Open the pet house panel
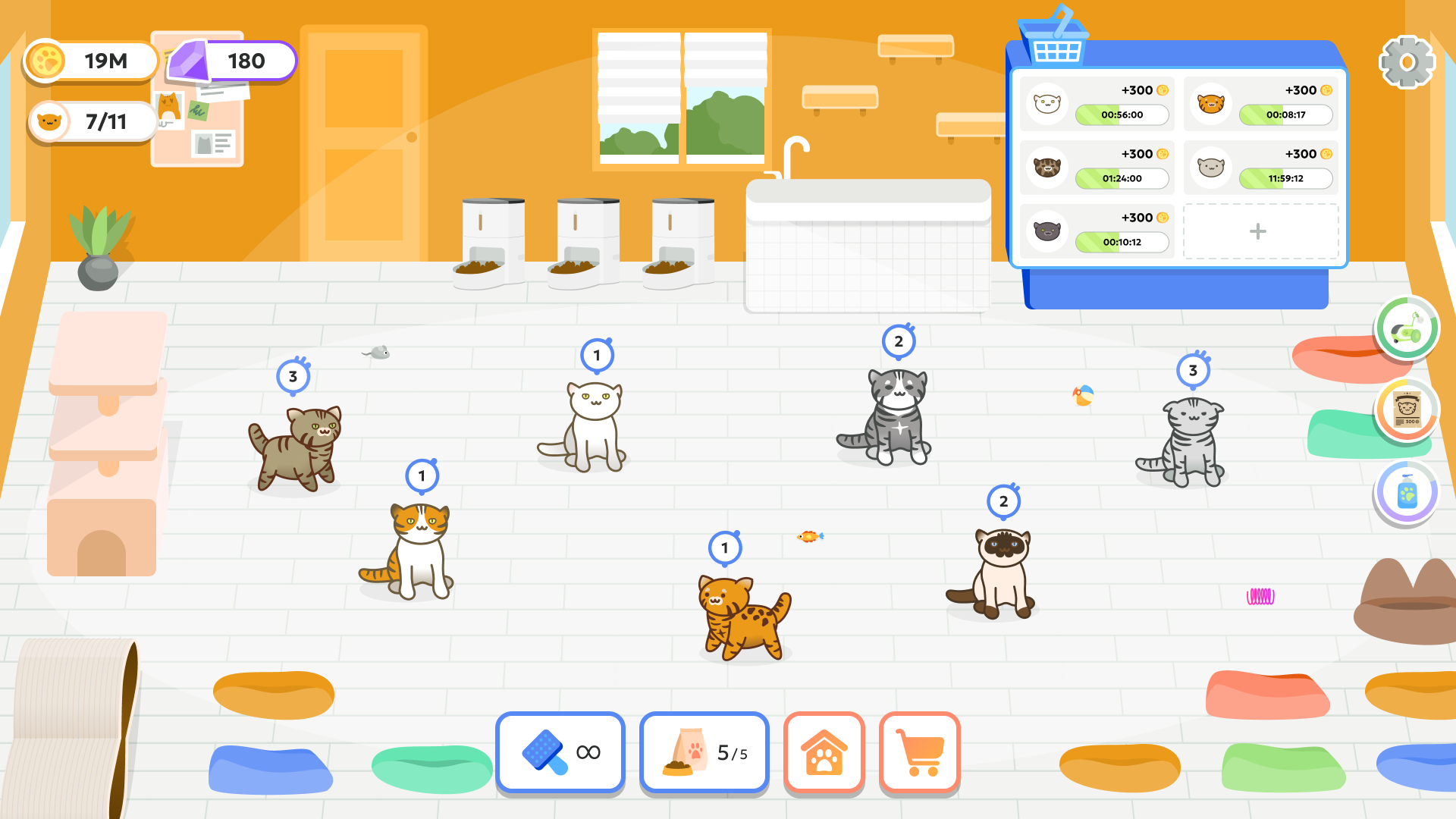 (824, 753)
